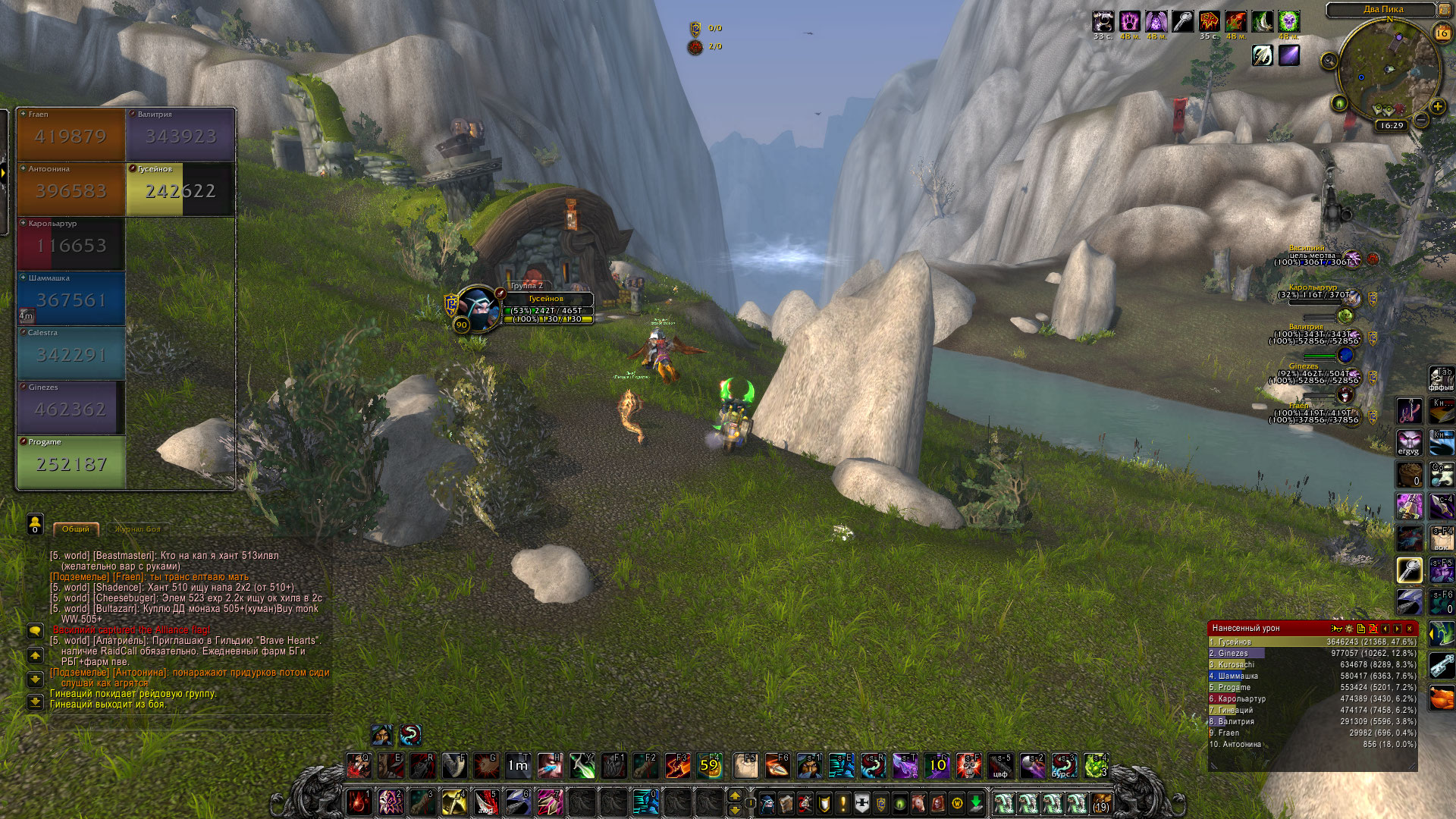1456x819 pixels.
Task: Select Progame's green raid frame
Action: click(x=71, y=463)
